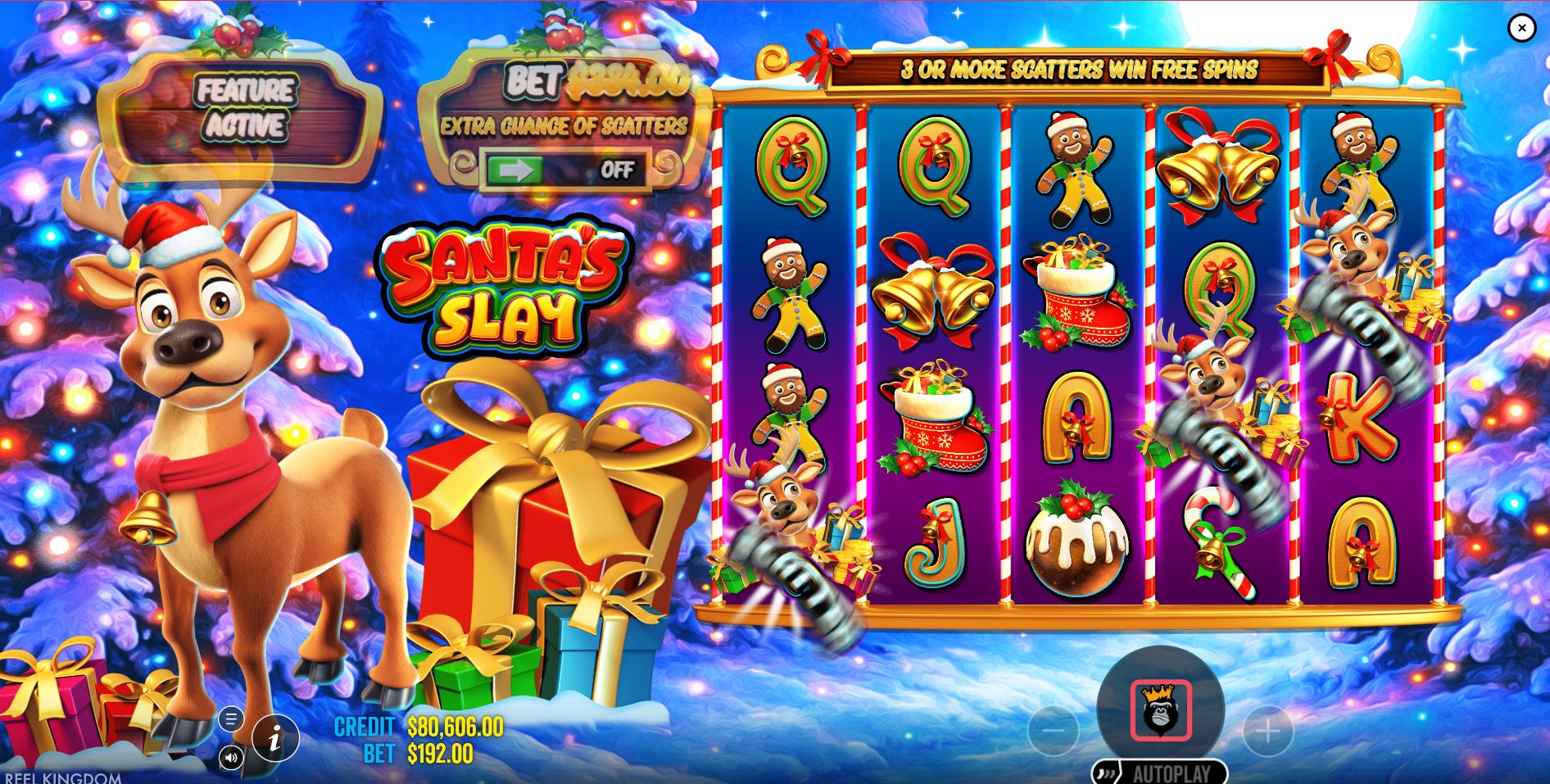The height and width of the screenshot is (784, 1550).
Task: Click the green arrow on the scatter switch
Action: coord(517,170)
